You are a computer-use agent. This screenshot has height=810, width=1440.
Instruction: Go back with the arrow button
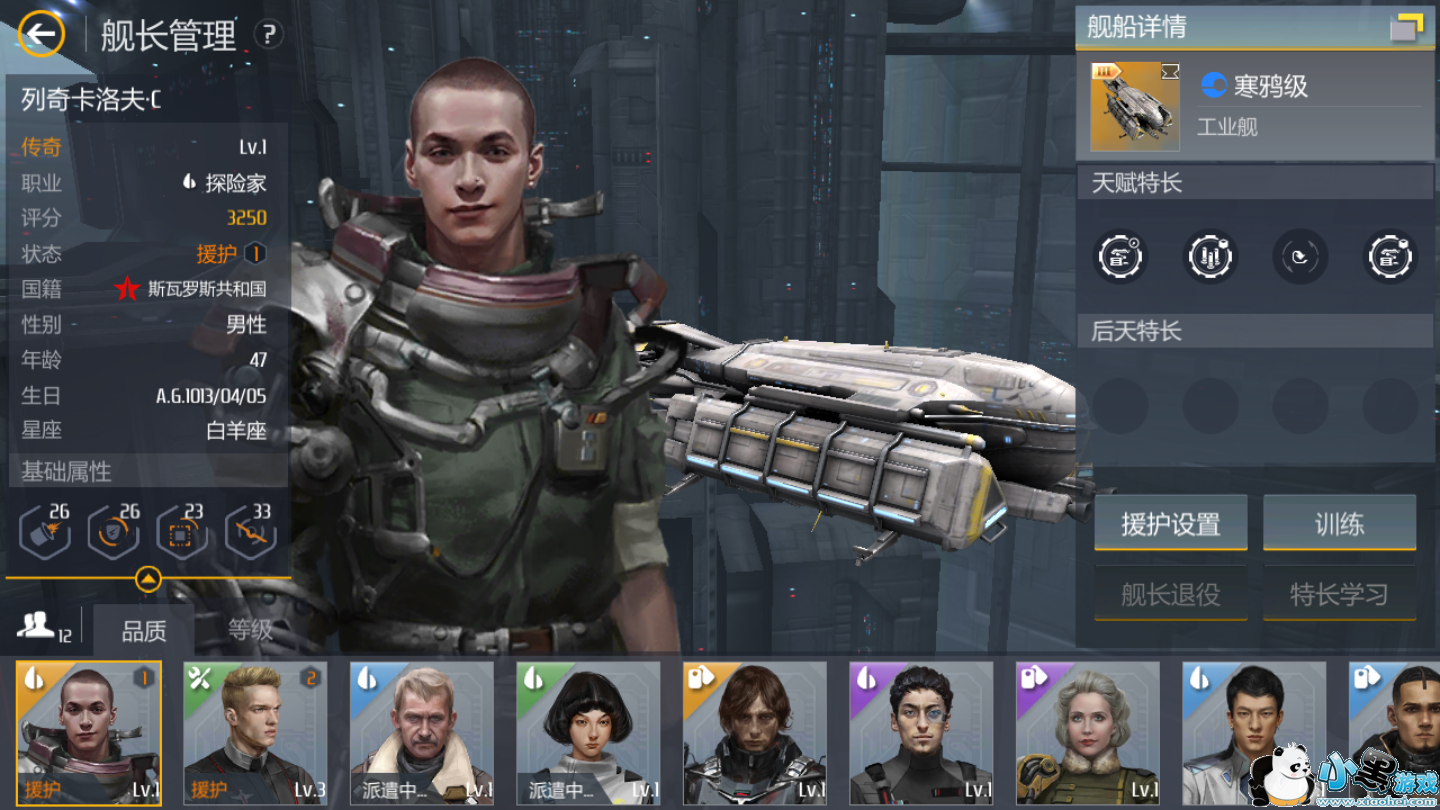coord(41,35)
